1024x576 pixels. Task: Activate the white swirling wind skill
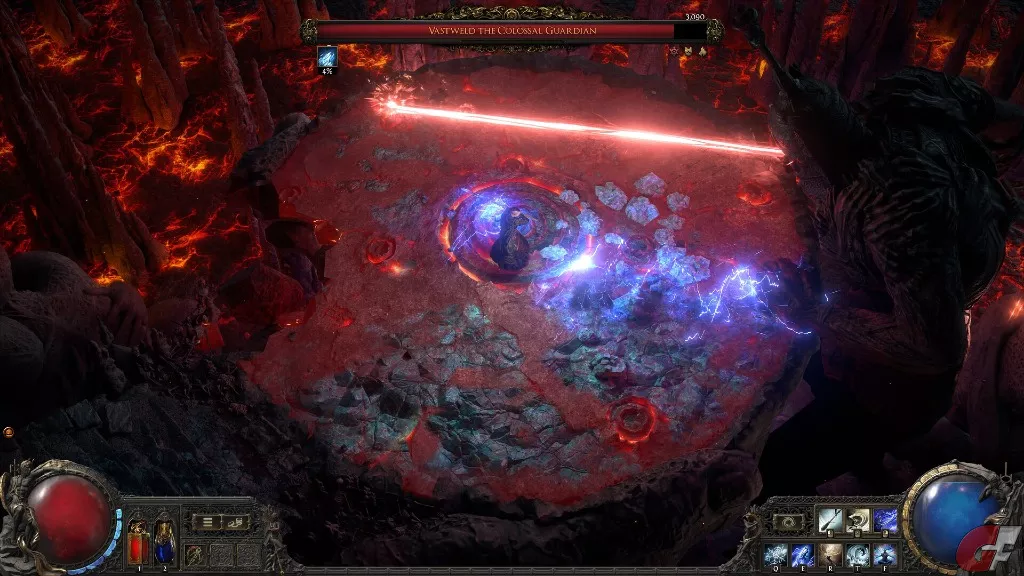[x=857, y=520]
